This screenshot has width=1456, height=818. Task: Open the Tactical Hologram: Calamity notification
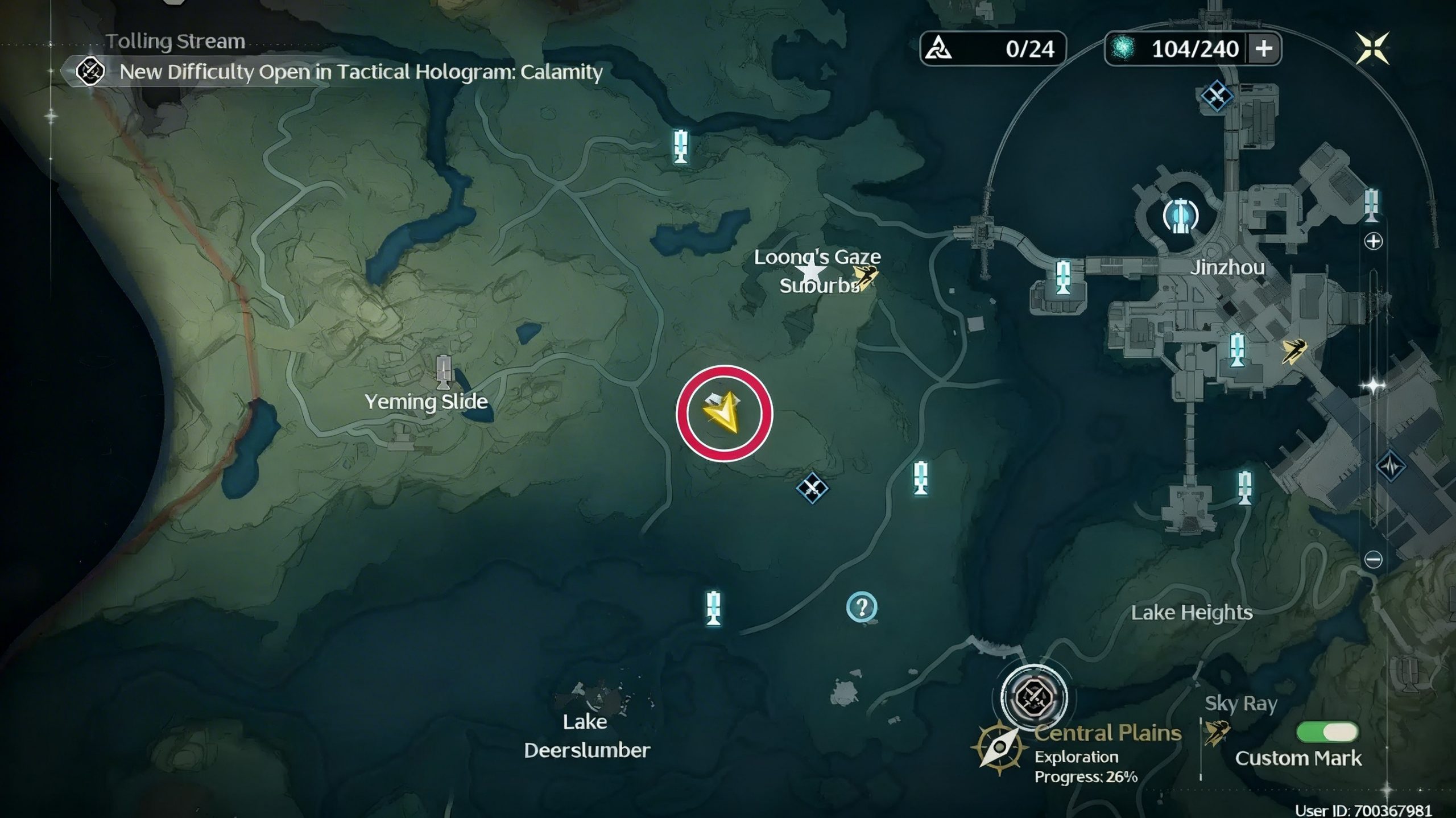[361, 72]
